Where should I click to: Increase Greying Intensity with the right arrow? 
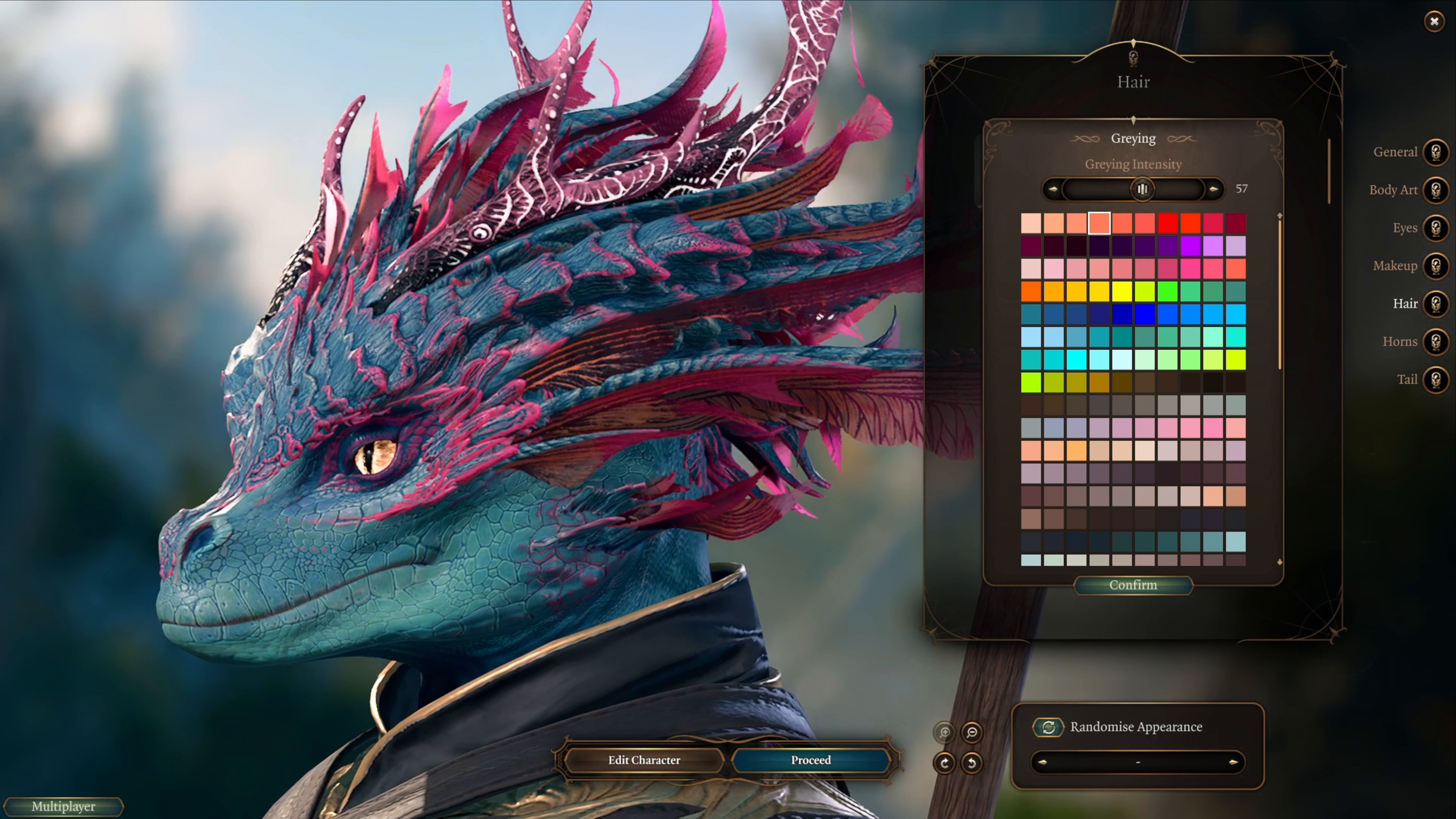click(x=1213, y=189)
